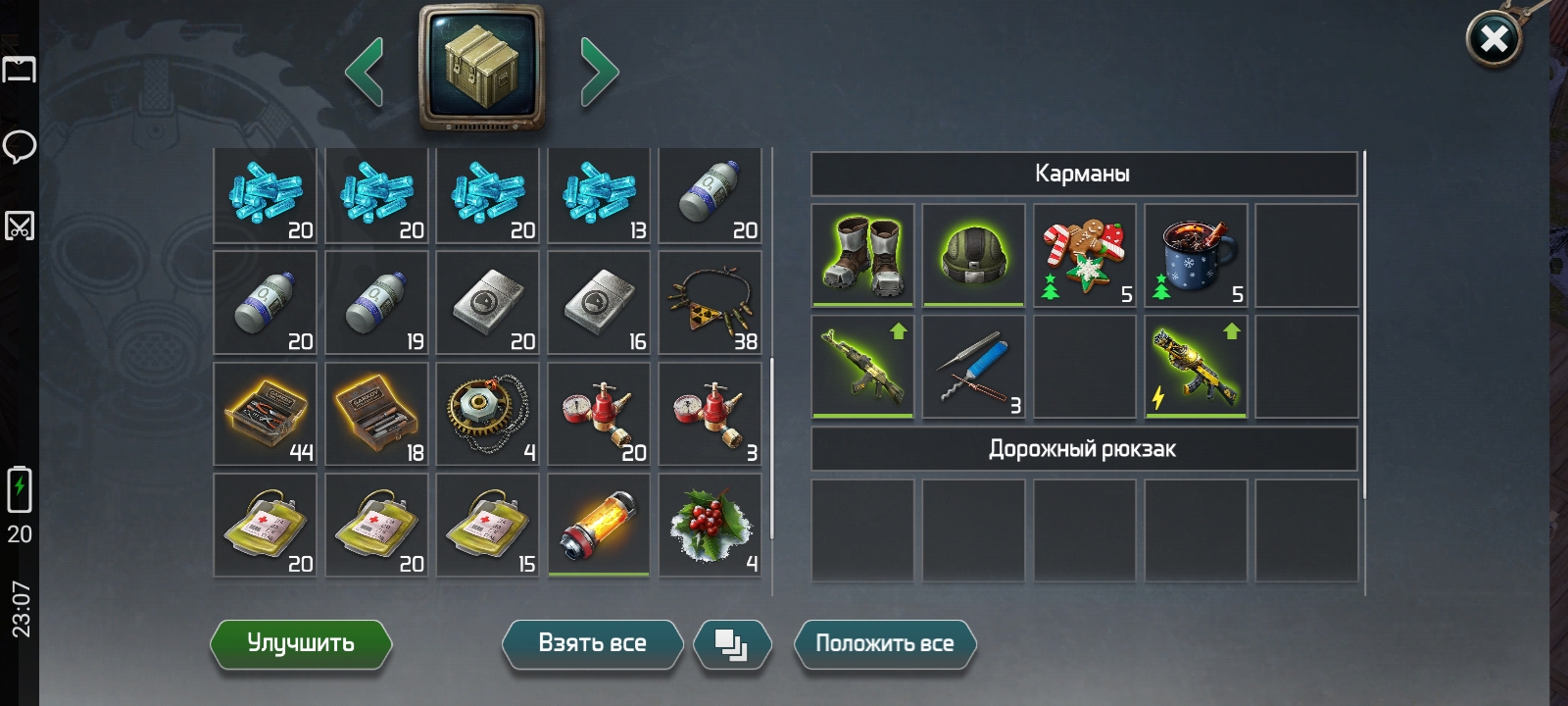Put all items with Положить все
The image size is (1568, 706).
tap(884, 643)
